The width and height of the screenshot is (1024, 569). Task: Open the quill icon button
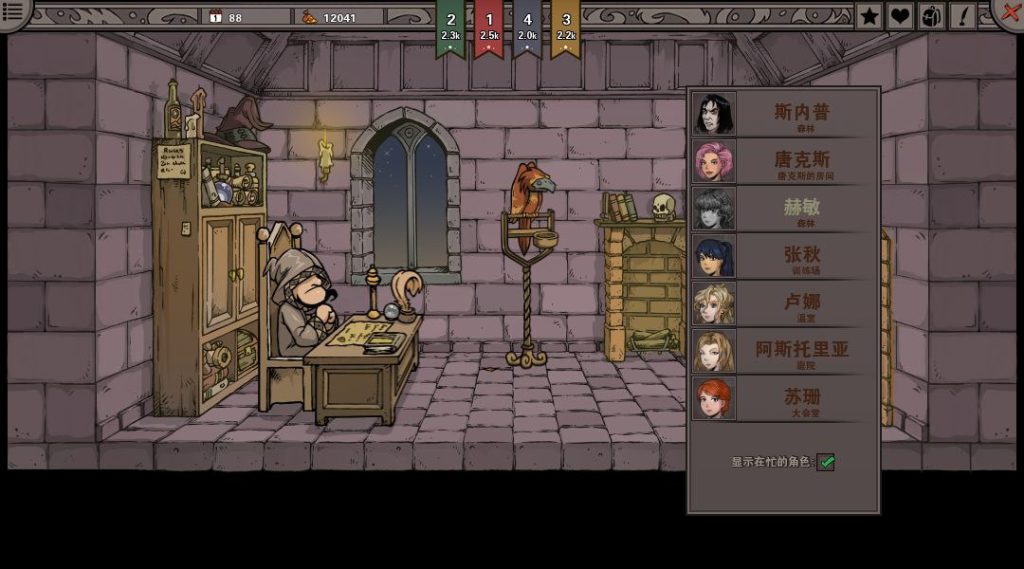coord(962,16)
